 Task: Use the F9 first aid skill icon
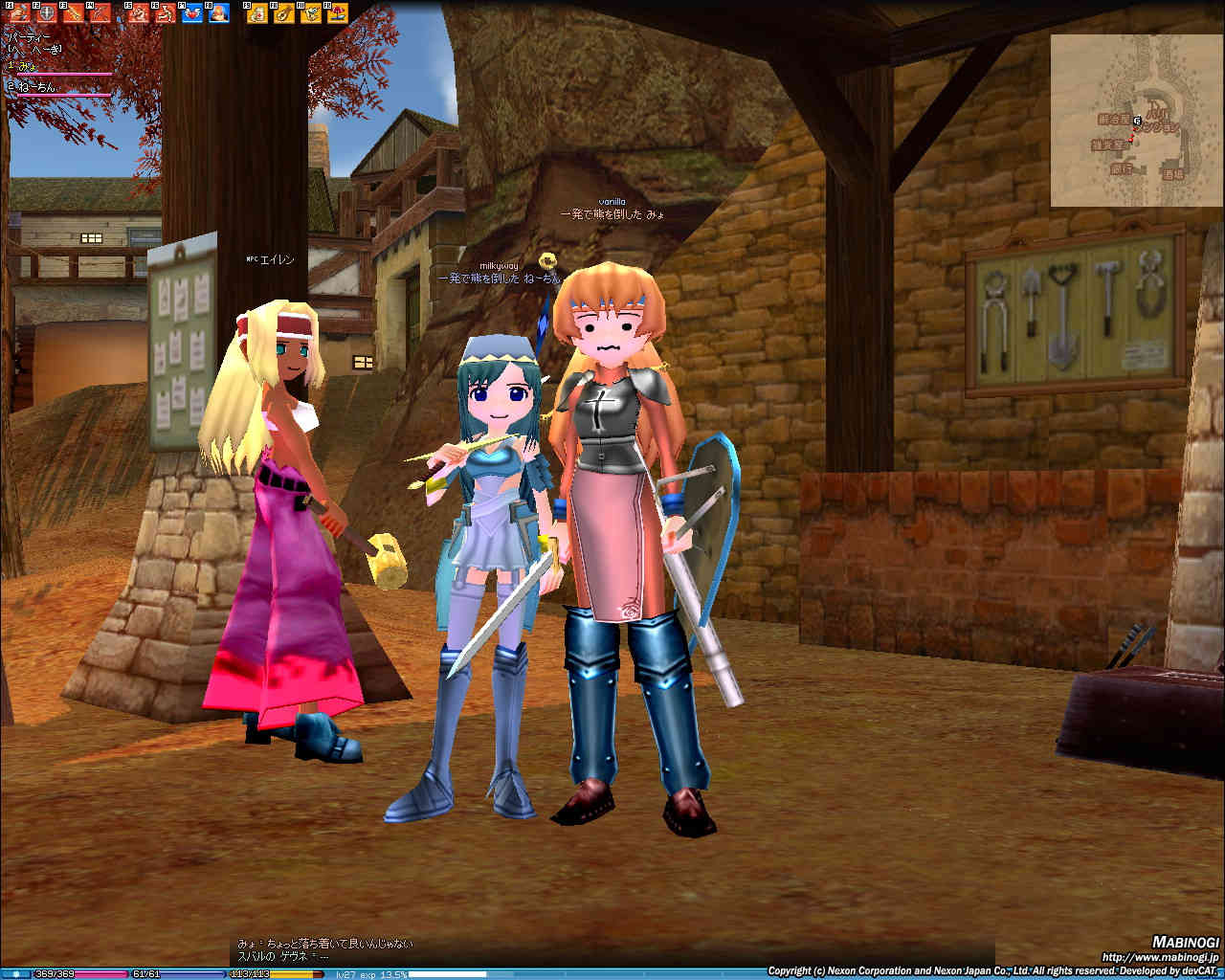pos(257,13)
